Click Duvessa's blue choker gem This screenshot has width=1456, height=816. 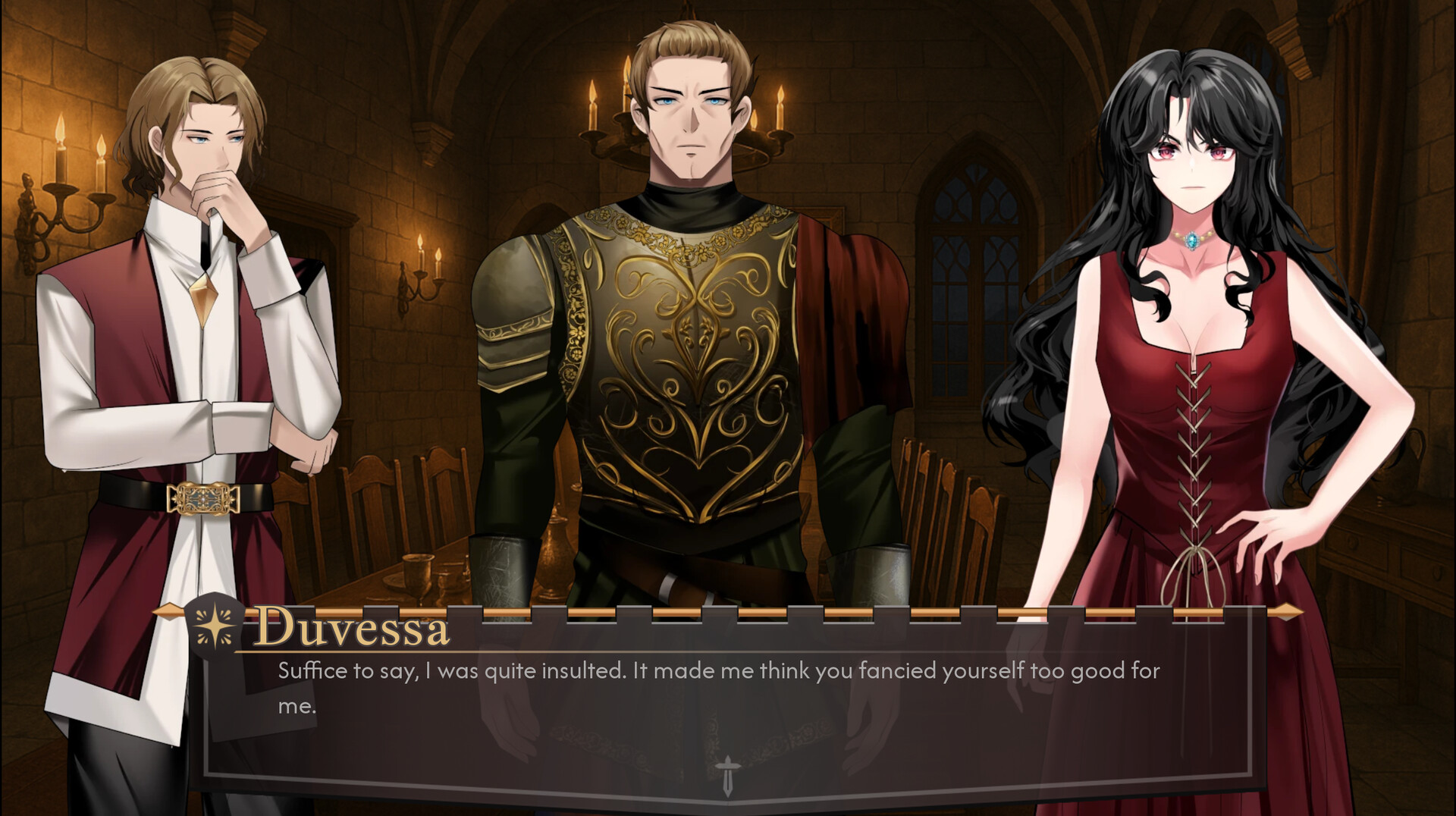(x=1192, y=240)
